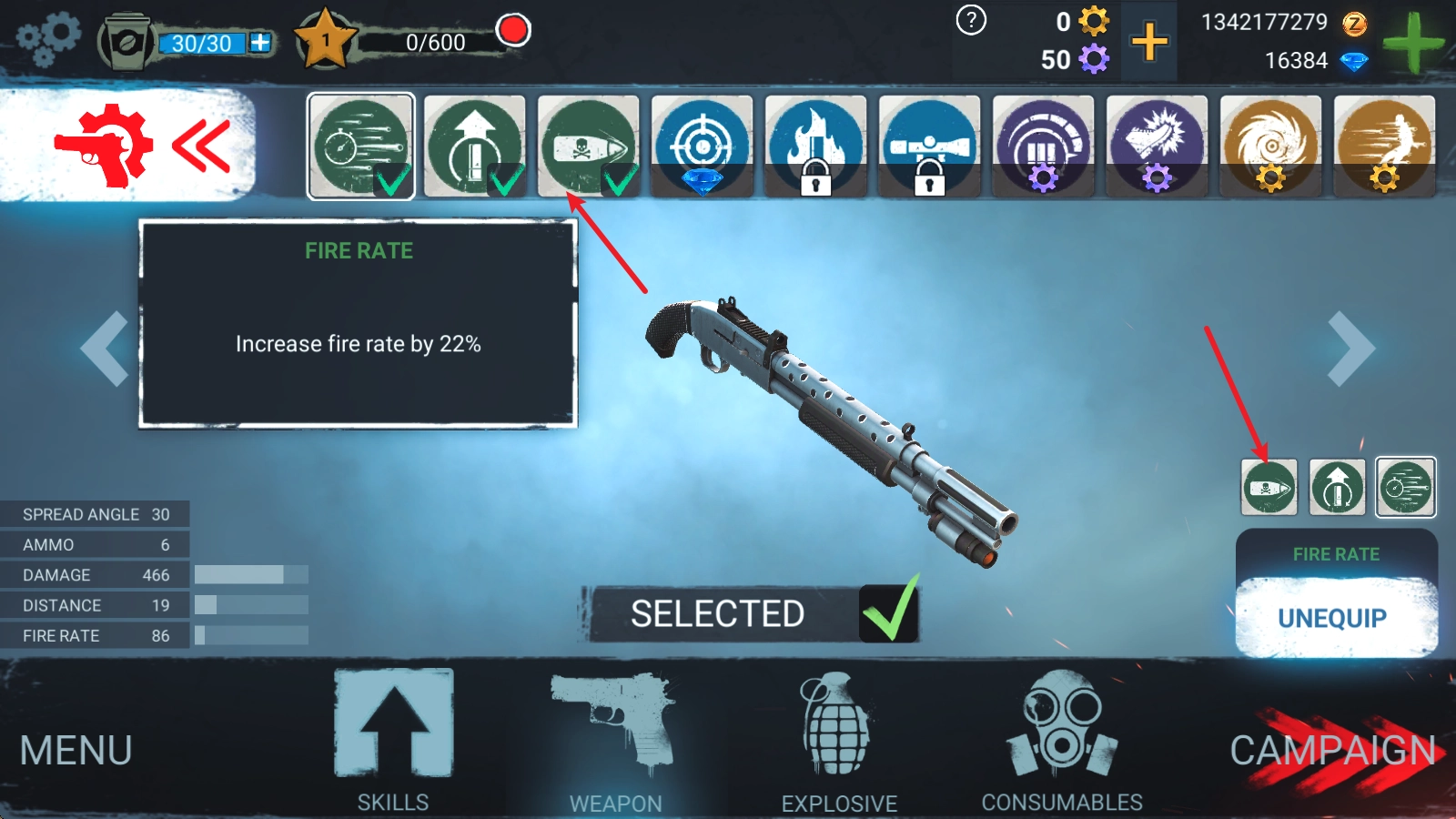Viewport: 1456px width, 819px height.
Task: Buy more gears with yellow plus
Action: tap(1149, 42)
